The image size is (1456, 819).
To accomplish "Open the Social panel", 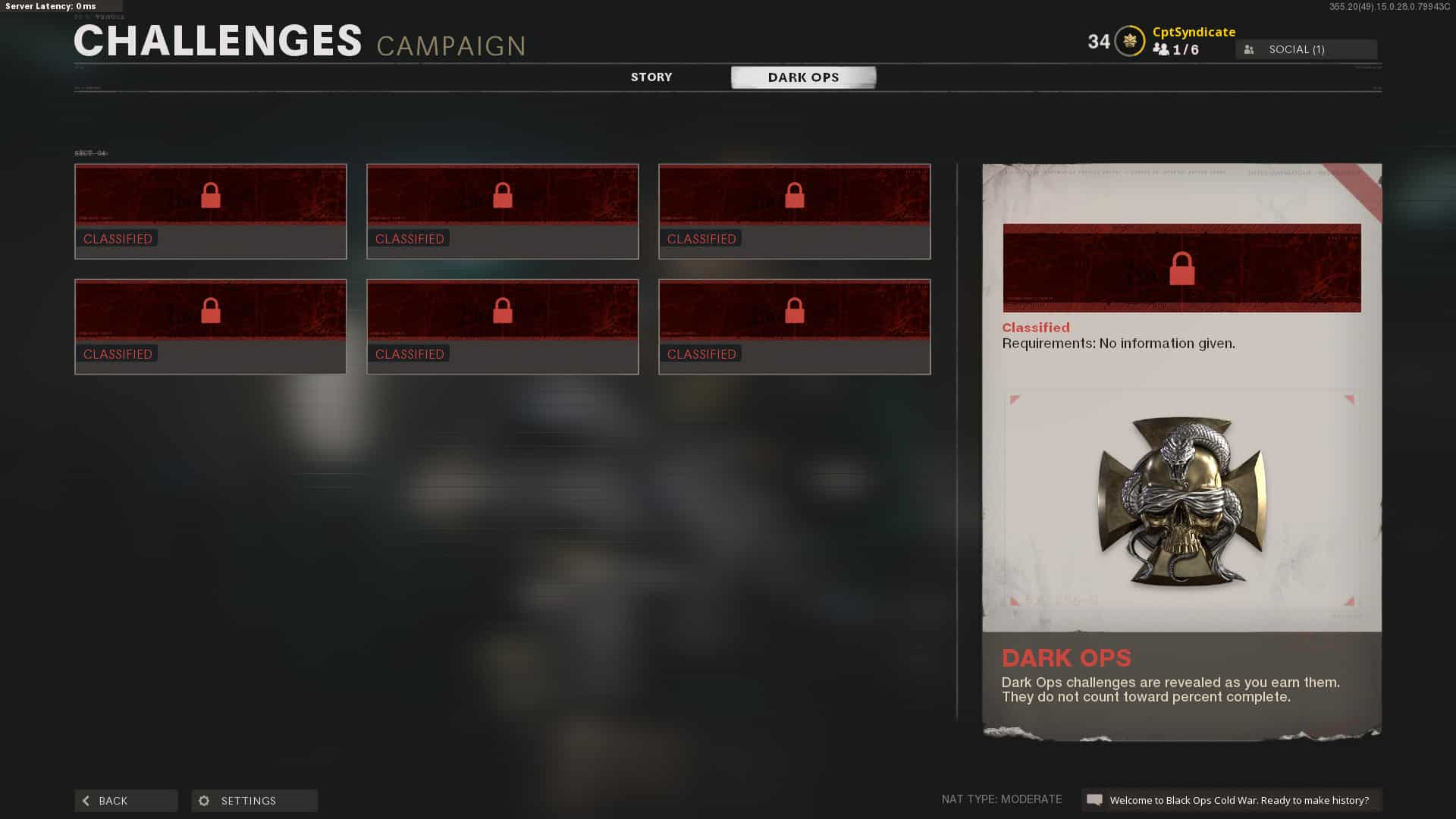I will point(1306,49).
